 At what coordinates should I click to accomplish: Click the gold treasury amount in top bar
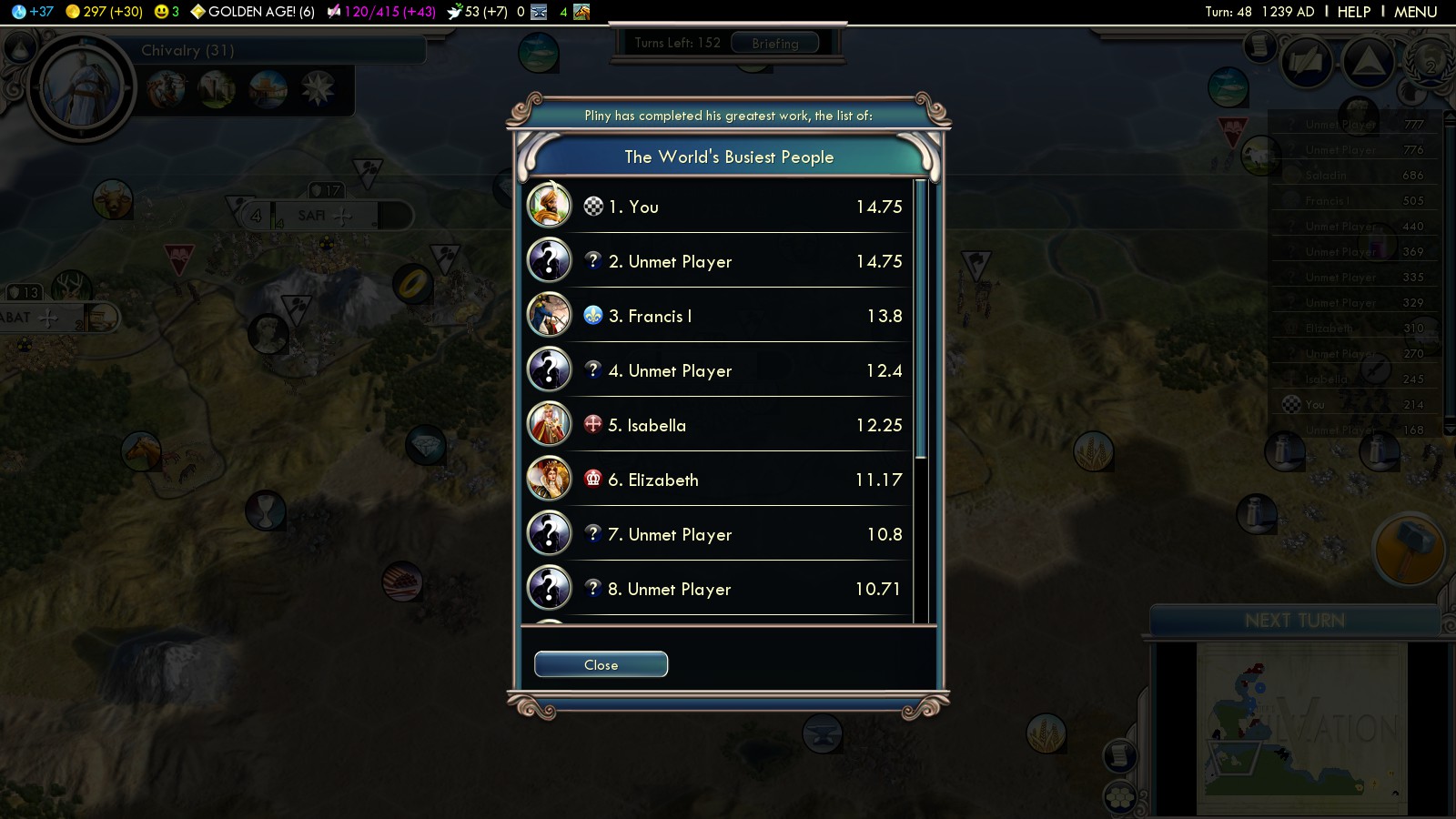(104, 12)
